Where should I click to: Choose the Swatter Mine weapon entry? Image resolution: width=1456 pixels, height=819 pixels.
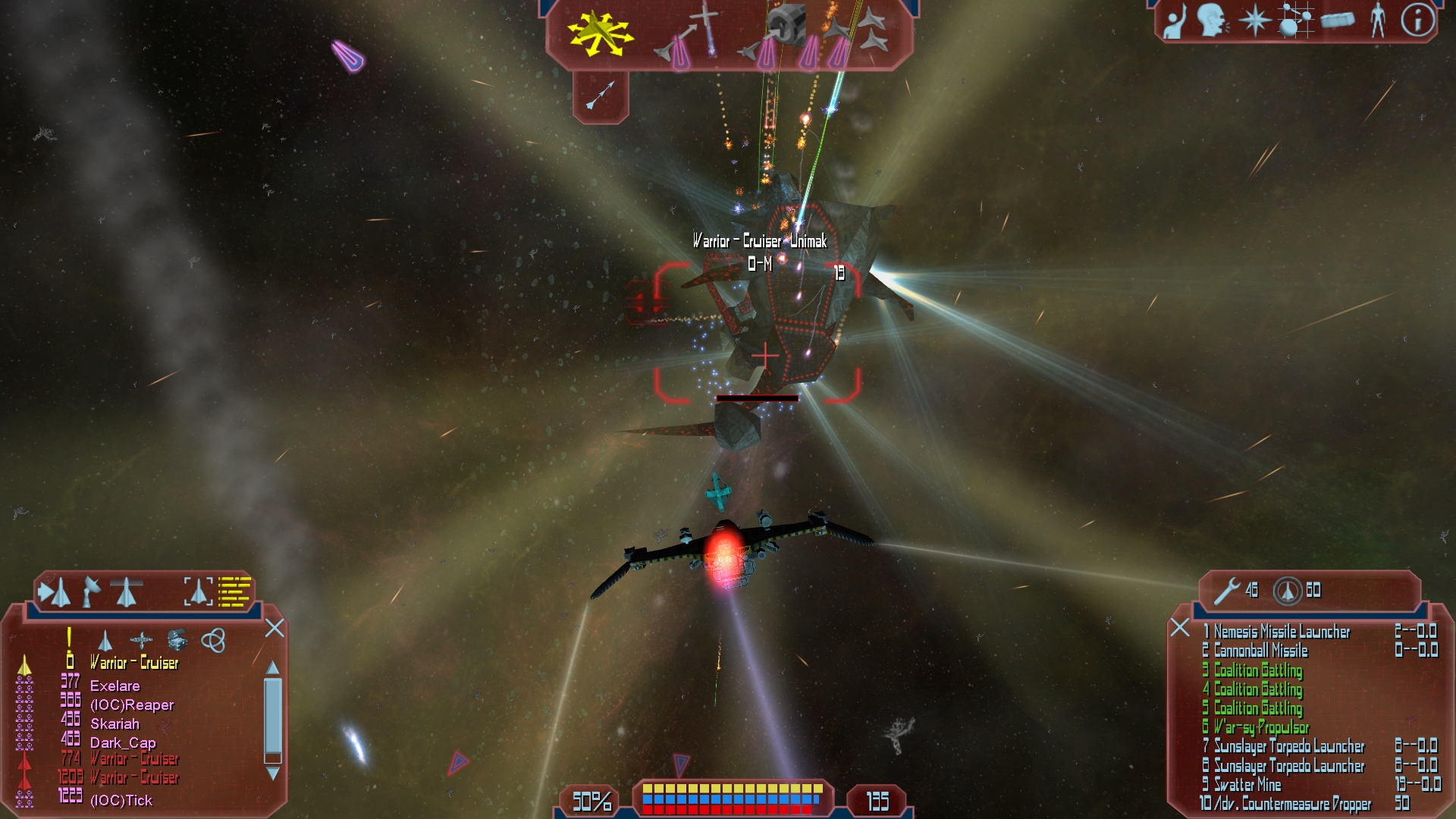click(x=1247, y=785)
